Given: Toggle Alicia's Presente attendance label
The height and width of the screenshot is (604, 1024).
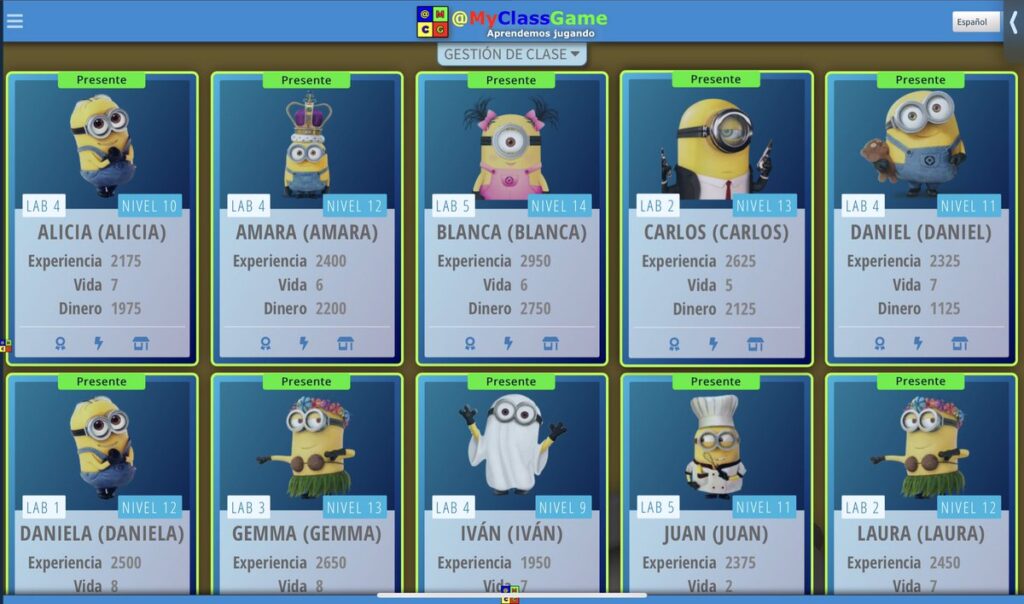Looking at the screenshot, I should click(101, 80).
